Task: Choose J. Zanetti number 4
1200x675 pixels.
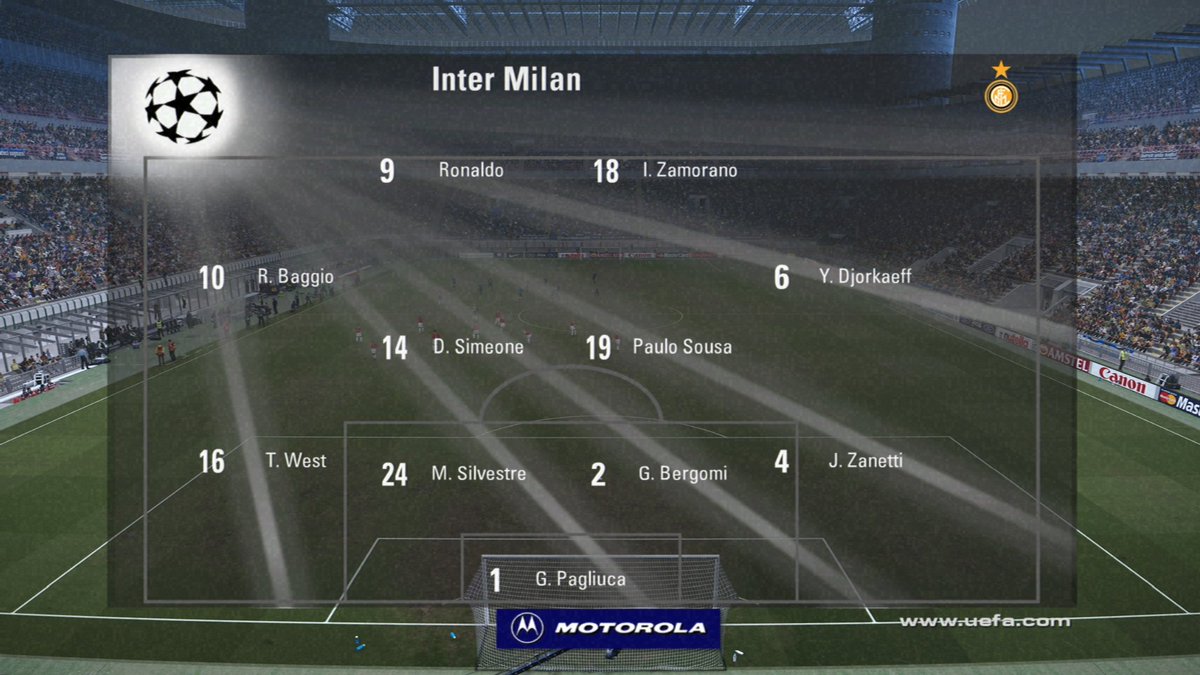Action: click(x=865, y=461)
